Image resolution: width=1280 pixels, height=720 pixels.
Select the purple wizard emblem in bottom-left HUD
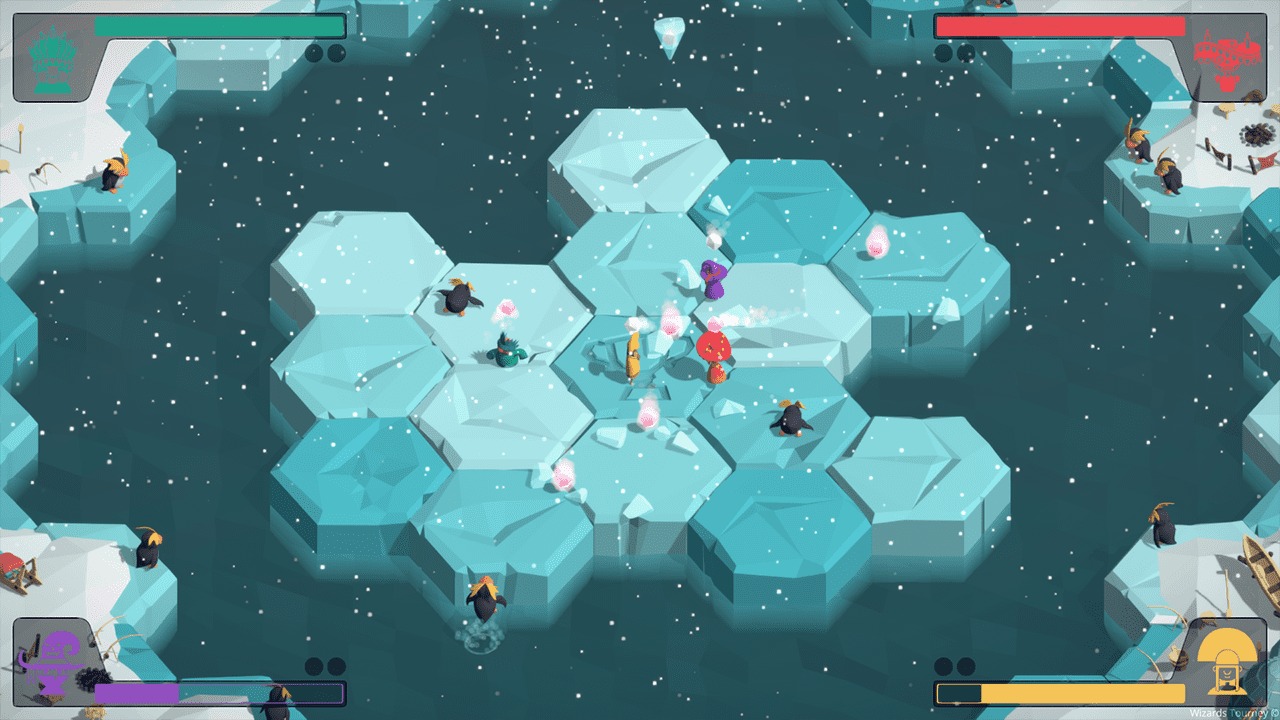point(55,660)
